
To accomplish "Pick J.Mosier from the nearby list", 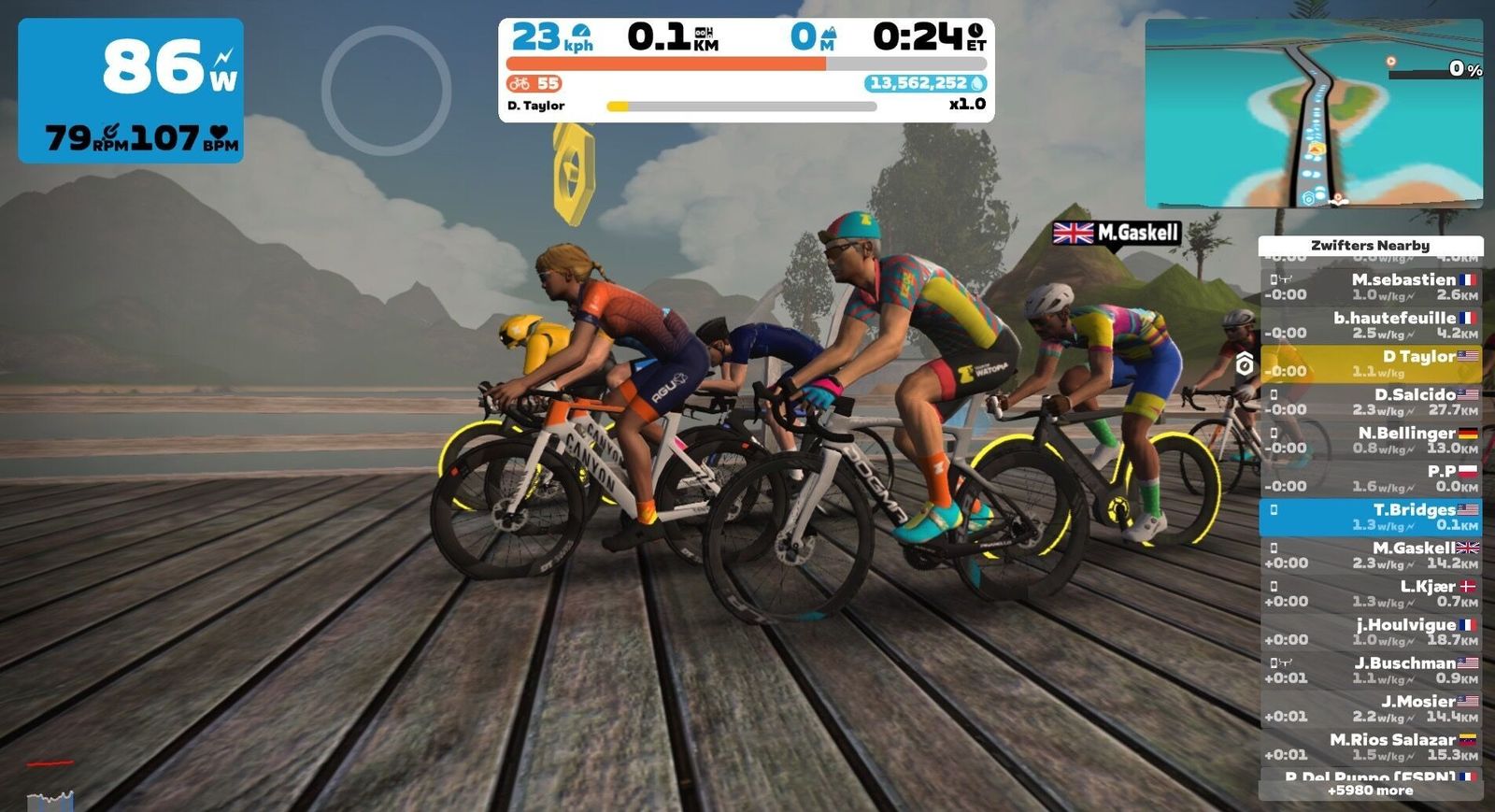I will [x=1370, y=708].
